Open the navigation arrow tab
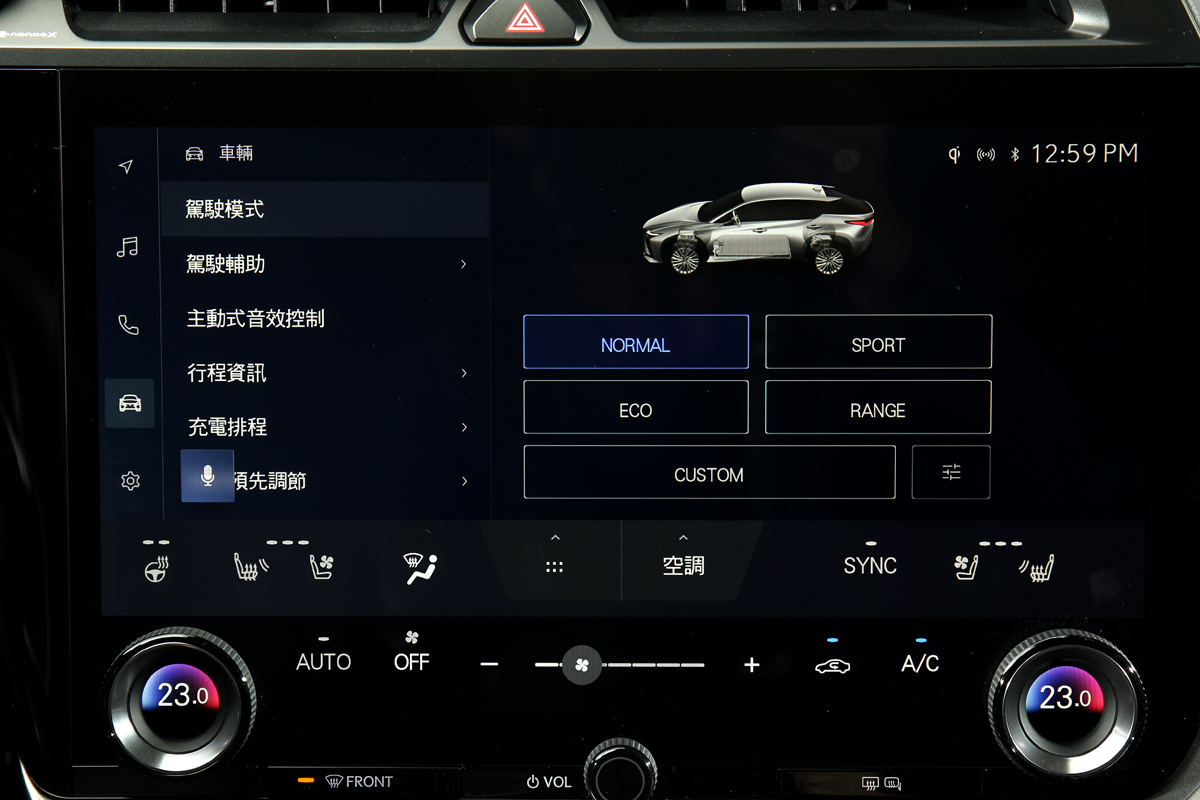 126,166
